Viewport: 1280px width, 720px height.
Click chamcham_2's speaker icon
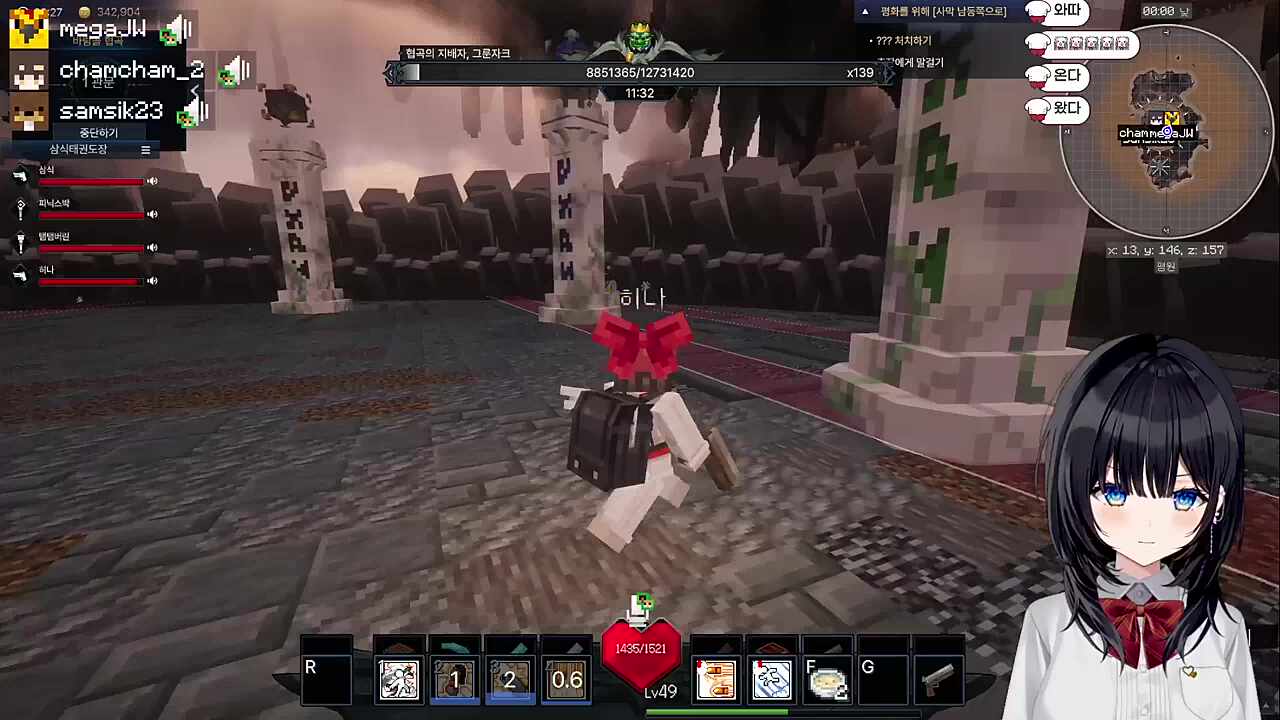pos(237,71)
